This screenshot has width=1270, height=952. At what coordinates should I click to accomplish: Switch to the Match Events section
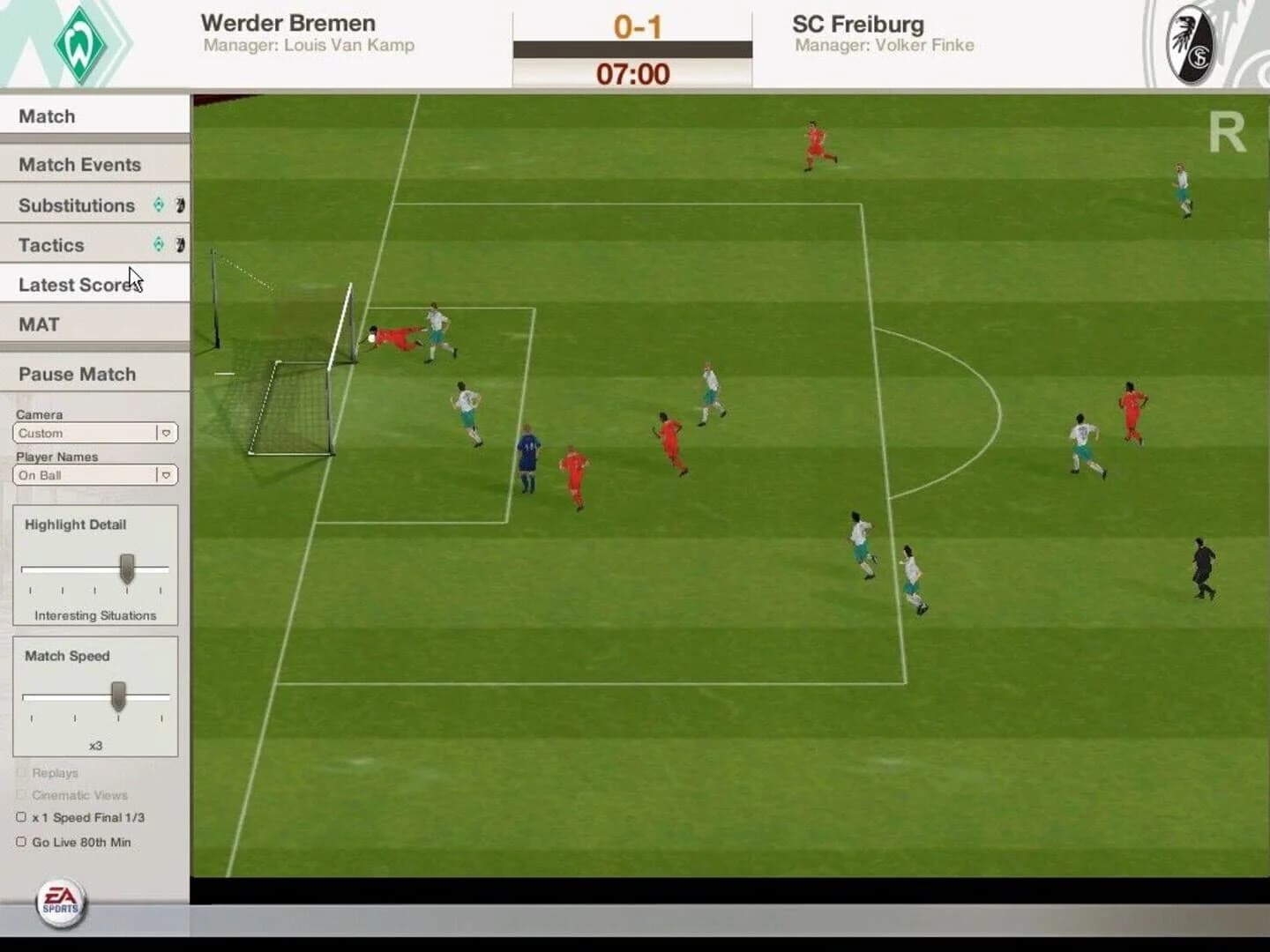(79, 164)
